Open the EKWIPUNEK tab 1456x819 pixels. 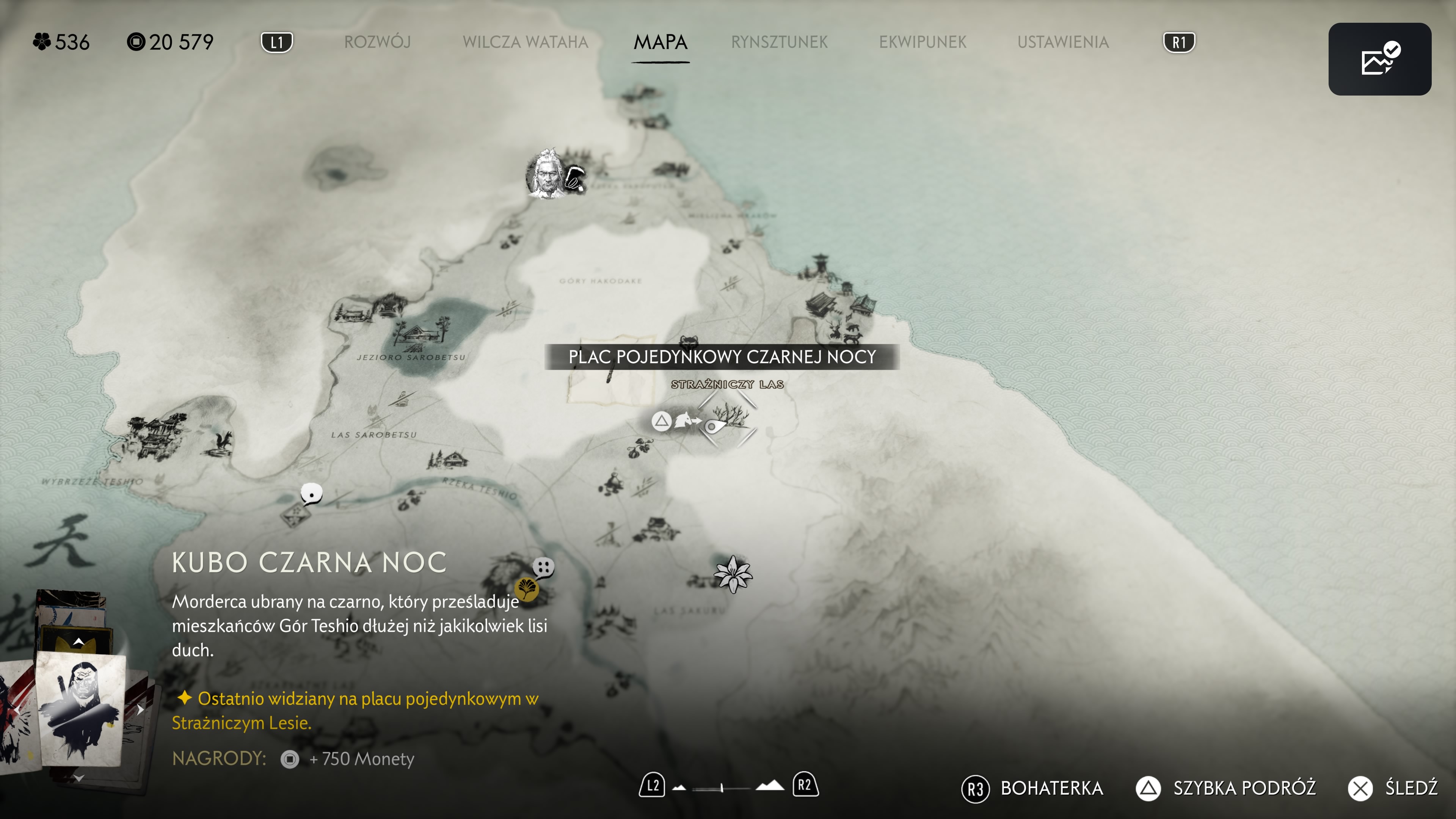tap(923, 42)
